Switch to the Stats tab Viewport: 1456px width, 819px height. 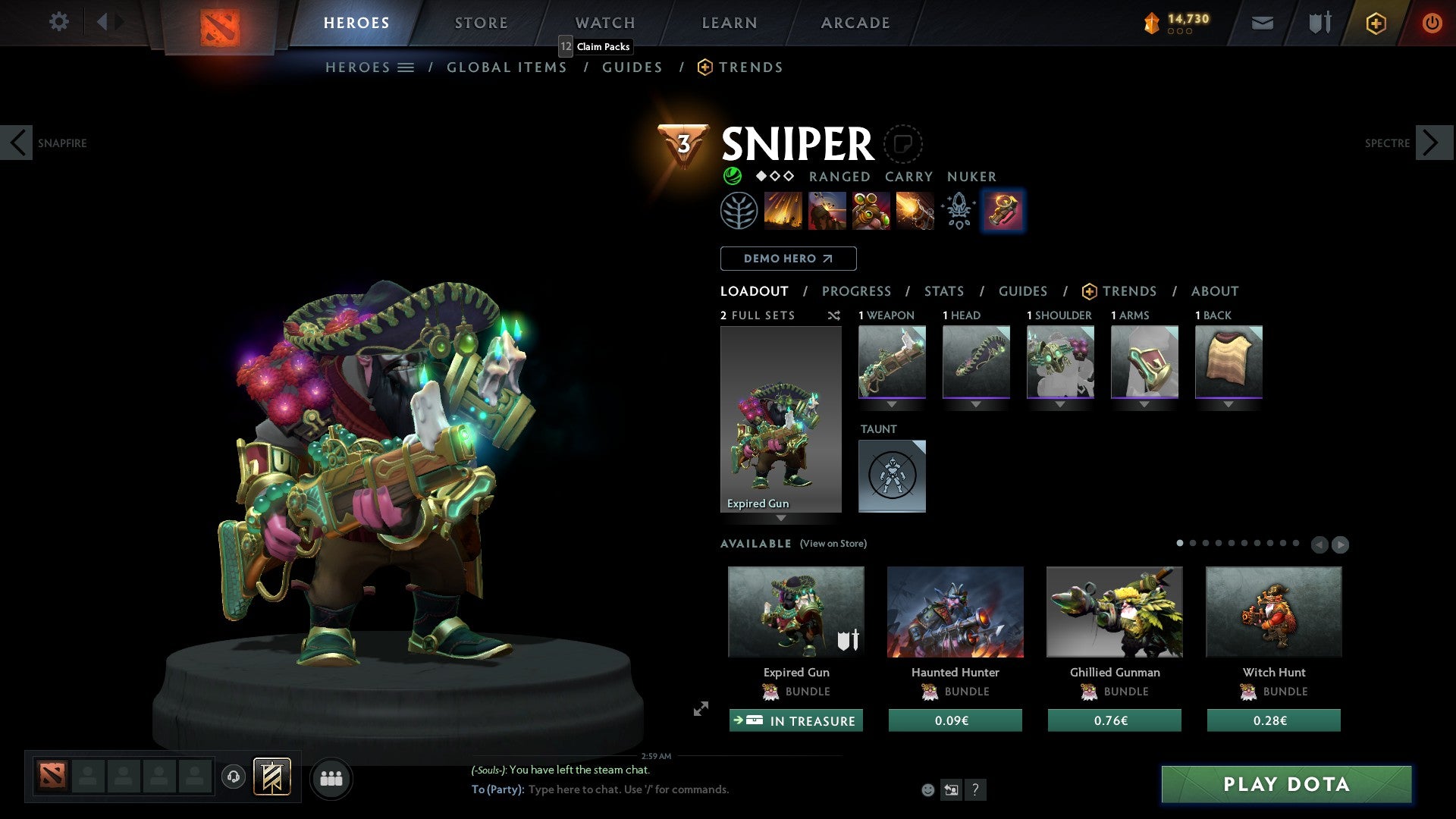point(944,291)
